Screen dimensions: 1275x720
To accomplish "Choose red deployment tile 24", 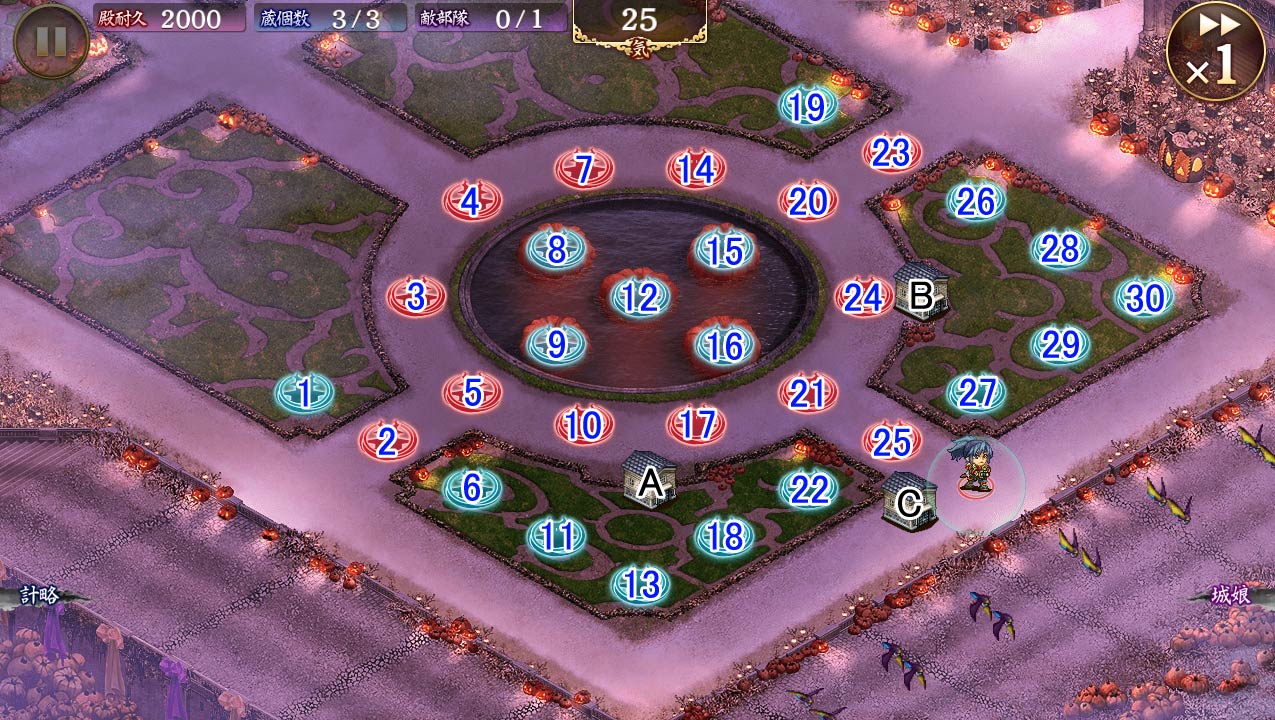I will (863, 297).
